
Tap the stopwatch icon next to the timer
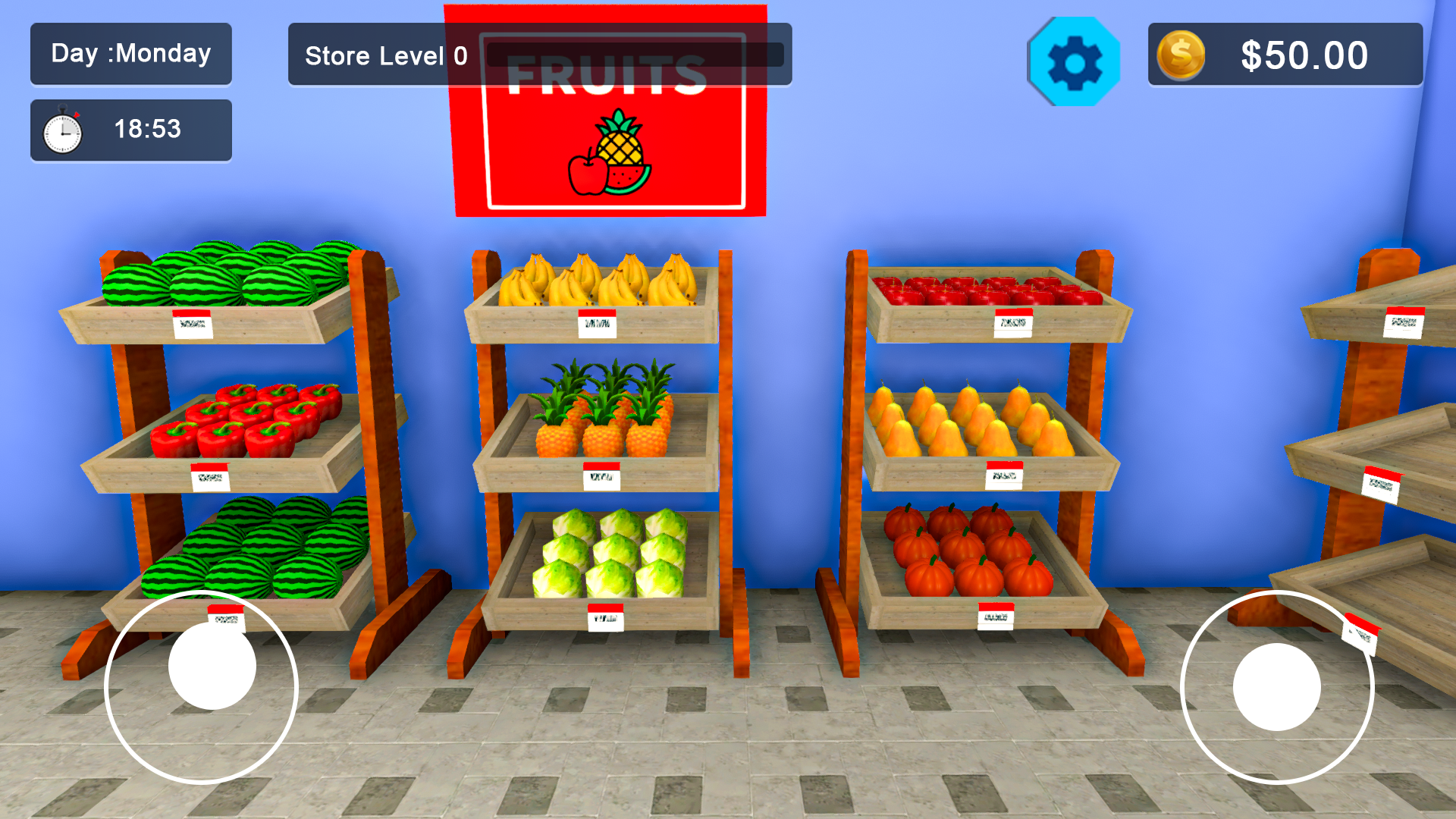coord(62,129)
